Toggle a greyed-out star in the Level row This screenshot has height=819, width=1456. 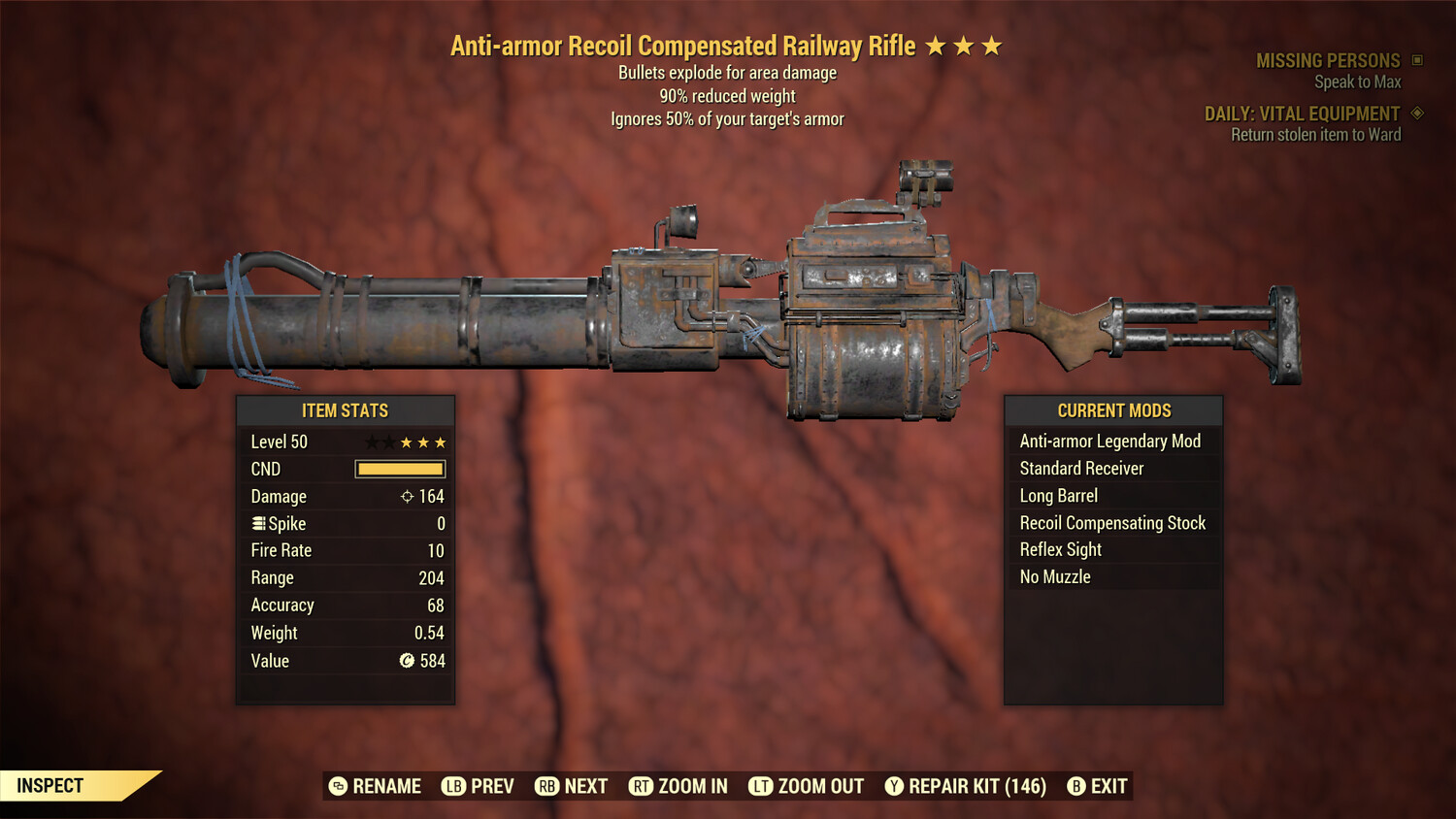click(371, 442)
